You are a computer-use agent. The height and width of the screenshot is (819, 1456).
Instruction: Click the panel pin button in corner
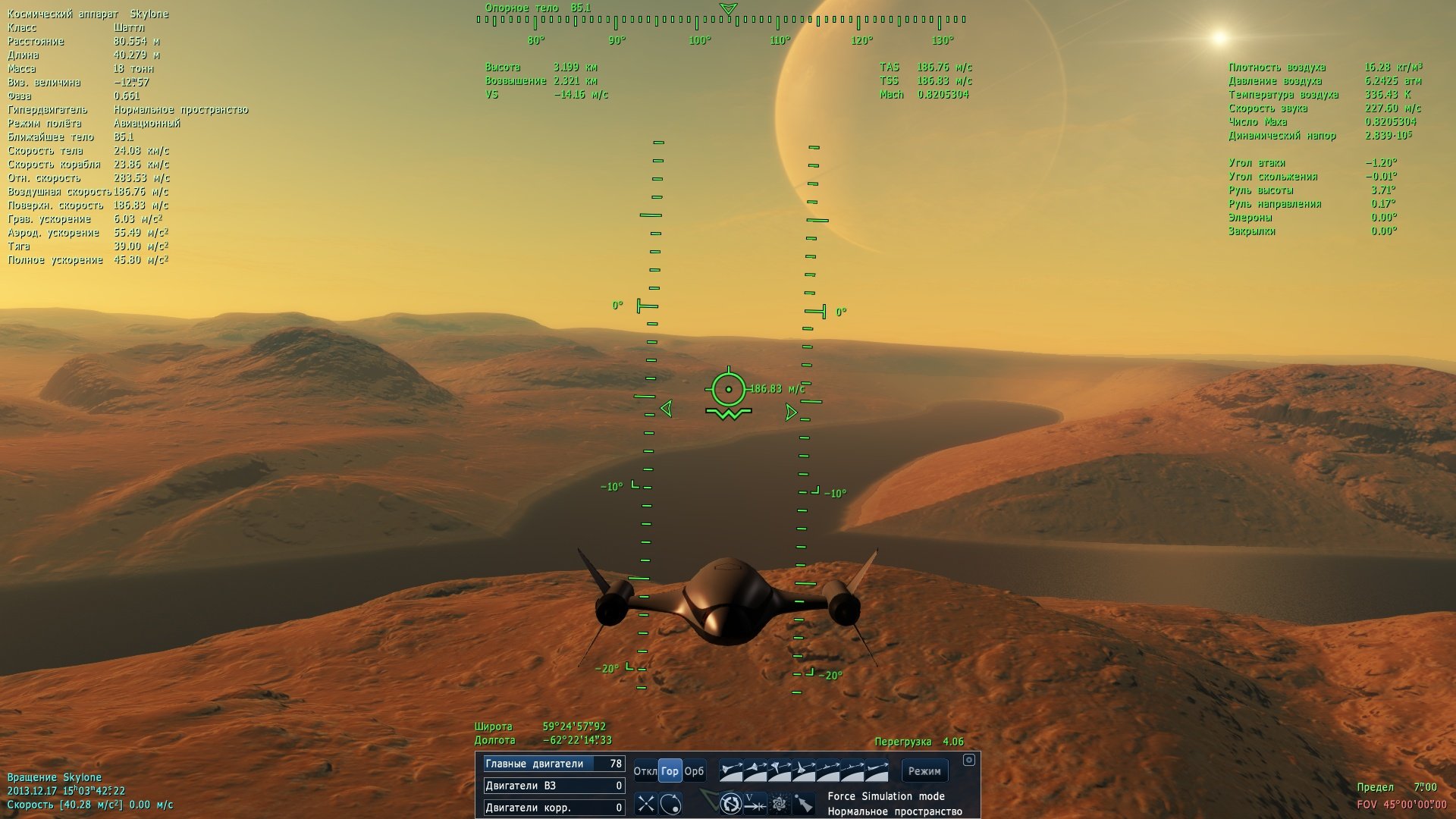coord(968,760)
